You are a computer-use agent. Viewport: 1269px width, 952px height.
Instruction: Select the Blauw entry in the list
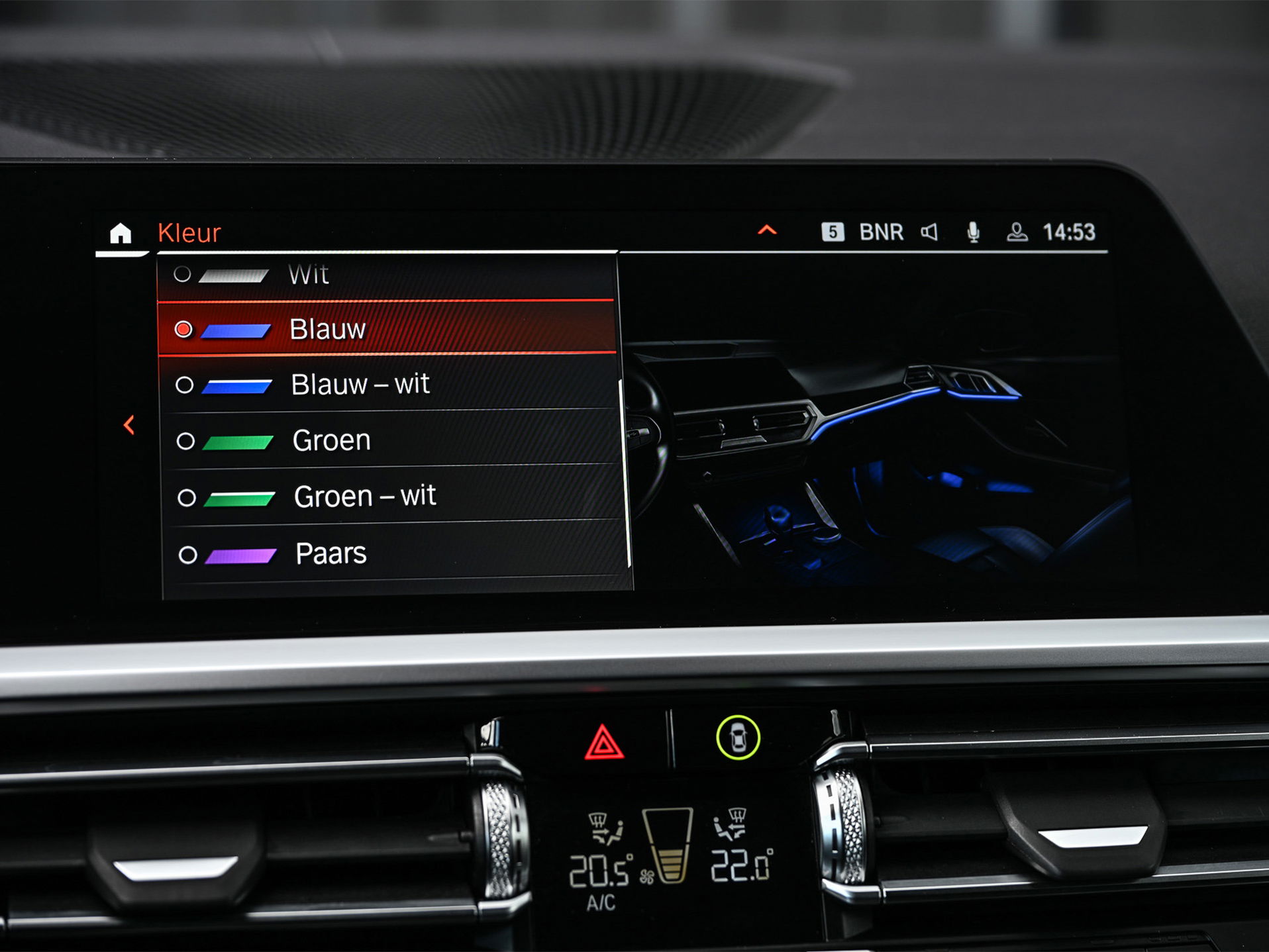[329, 328]
